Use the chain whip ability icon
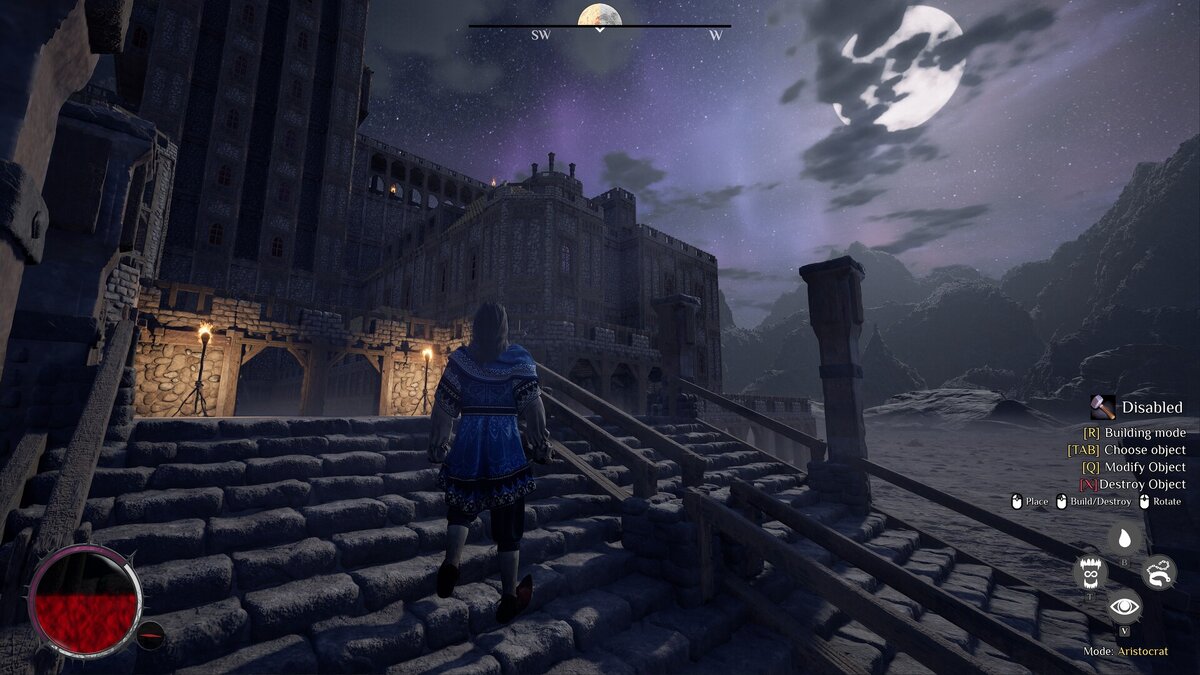1200x675 pixels. pos(1159,572)
